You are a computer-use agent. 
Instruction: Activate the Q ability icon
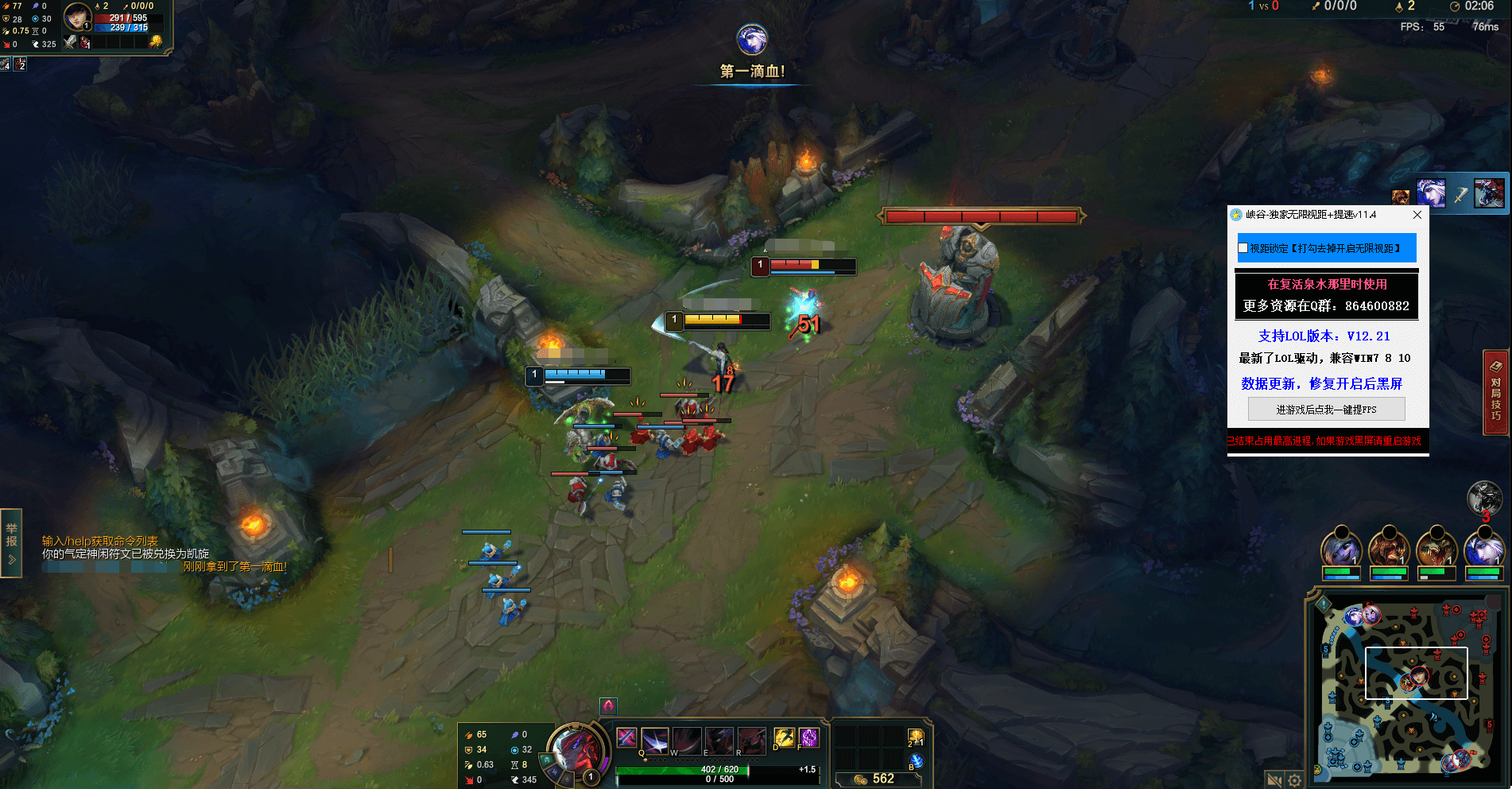(x=654, y=740)
